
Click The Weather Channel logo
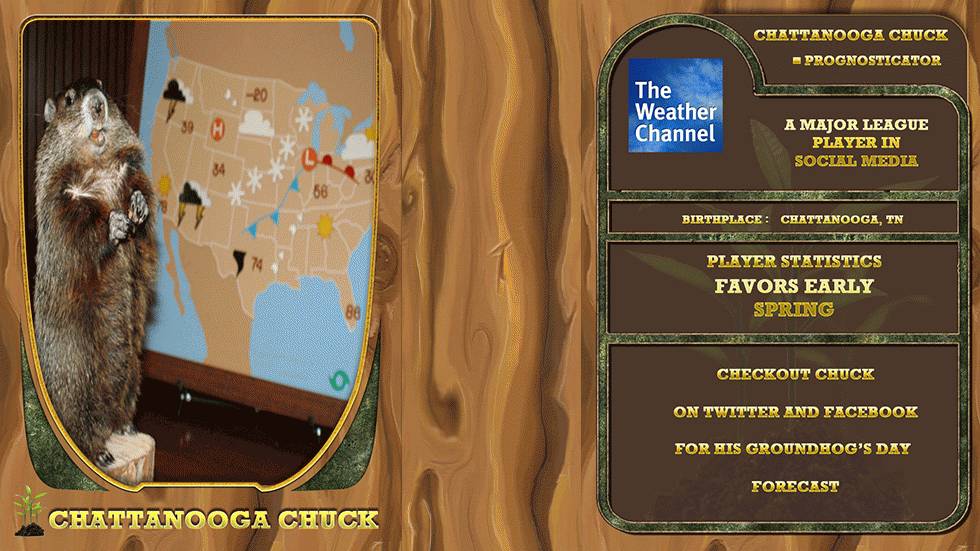(675, 106)
